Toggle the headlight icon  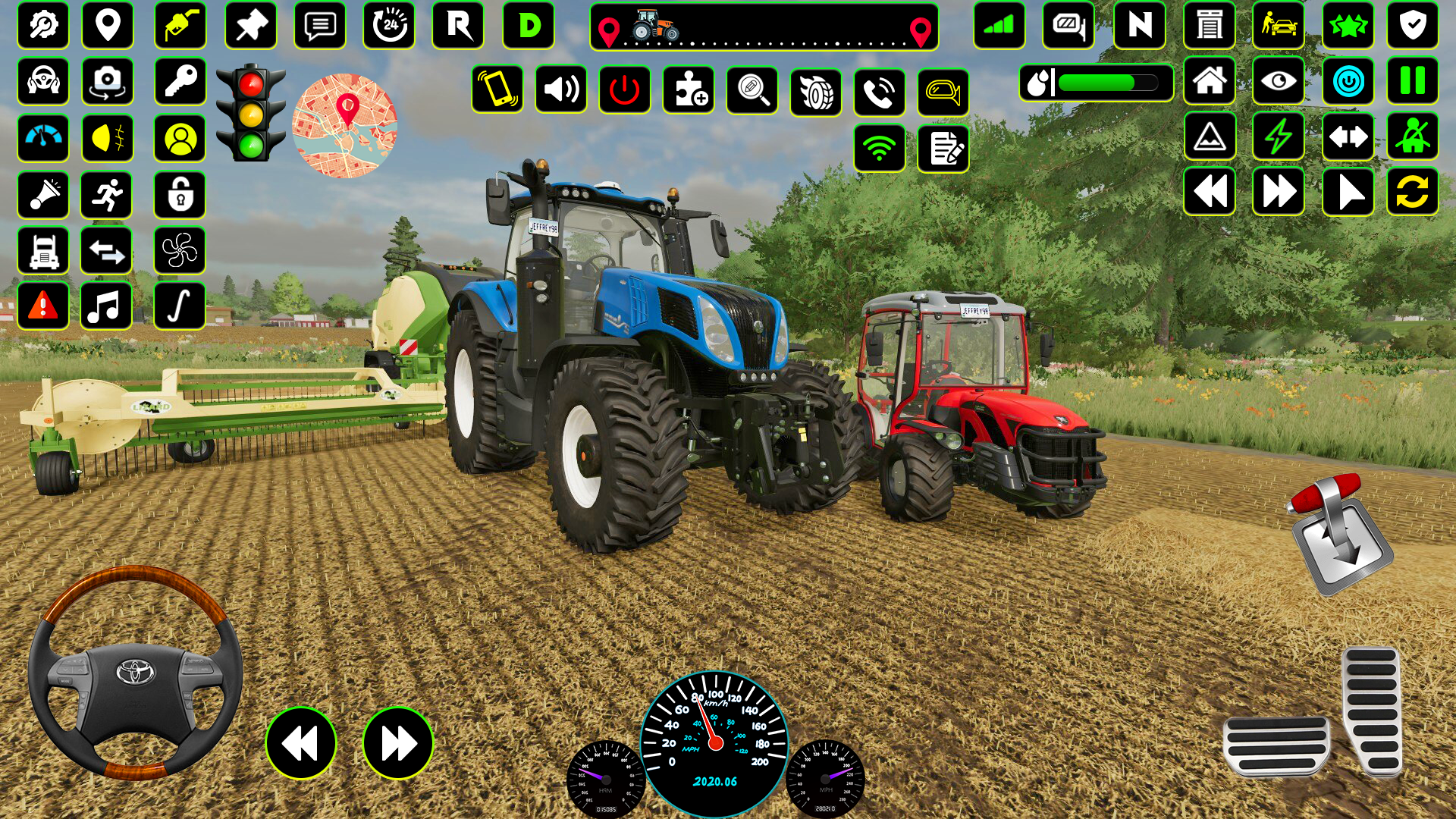pos(107,139)
